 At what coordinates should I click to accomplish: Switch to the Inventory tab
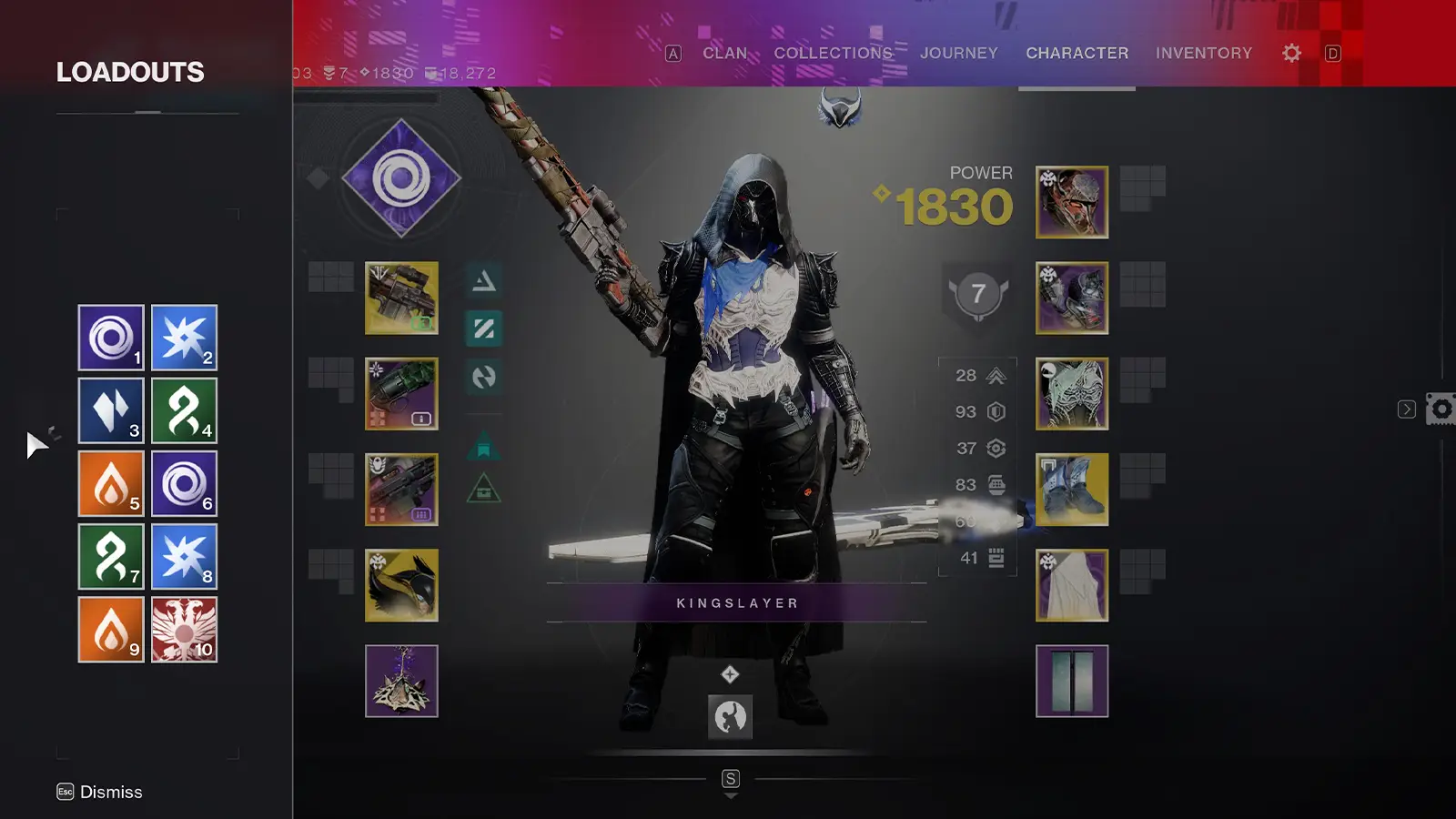coord(1205,53)
